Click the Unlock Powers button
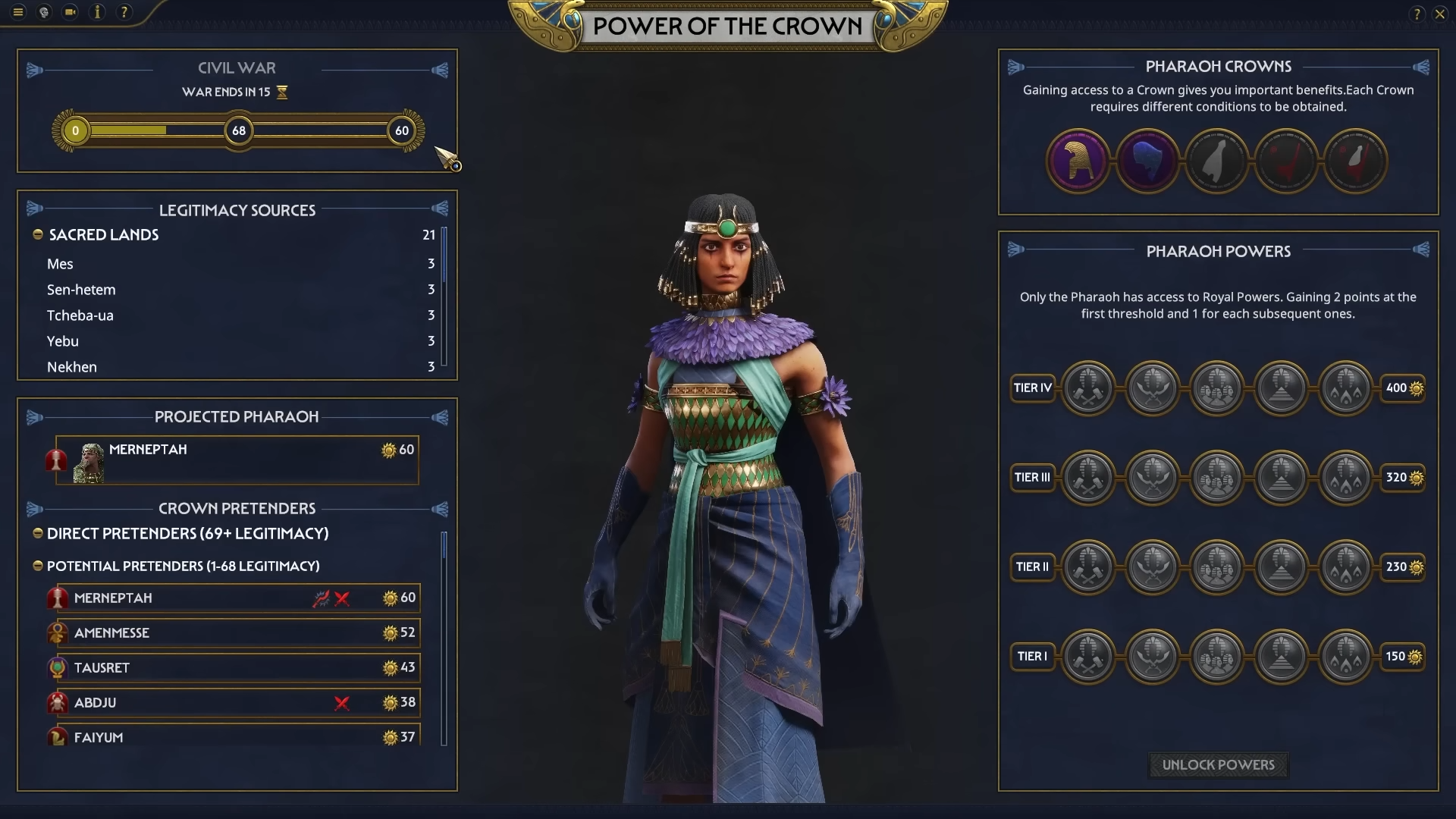 [x=1218, y=764]
